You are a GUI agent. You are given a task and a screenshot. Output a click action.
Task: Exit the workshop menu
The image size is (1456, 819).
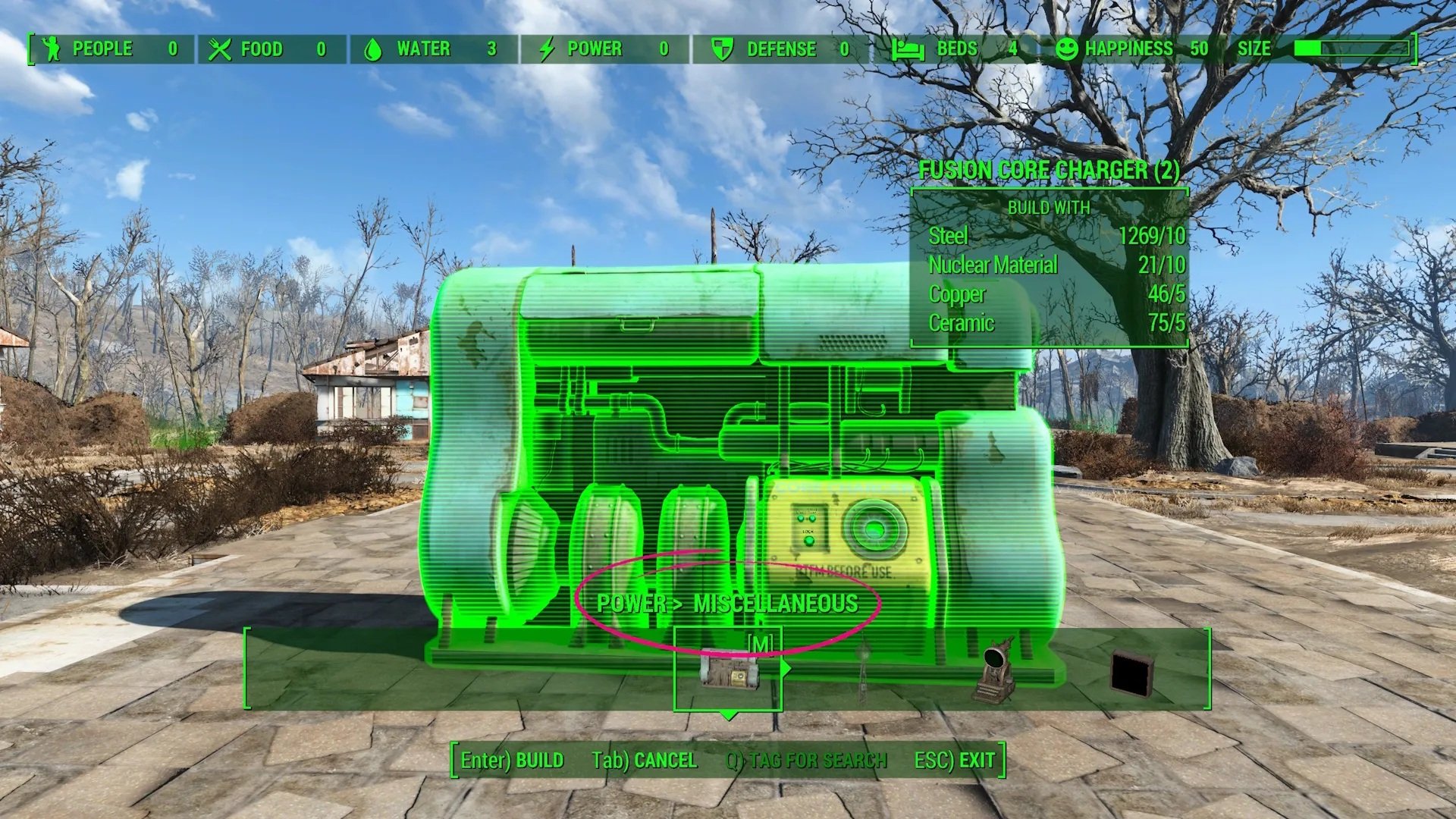pyautogui.click(x=954, y=760)
